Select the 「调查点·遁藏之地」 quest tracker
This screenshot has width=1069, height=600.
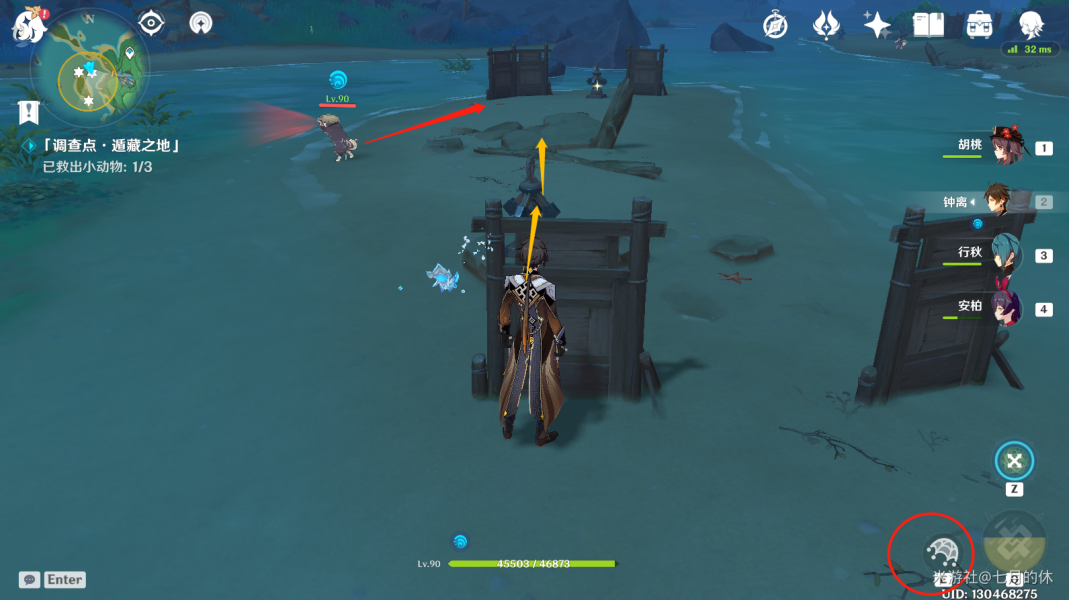(x=111, y=146)
